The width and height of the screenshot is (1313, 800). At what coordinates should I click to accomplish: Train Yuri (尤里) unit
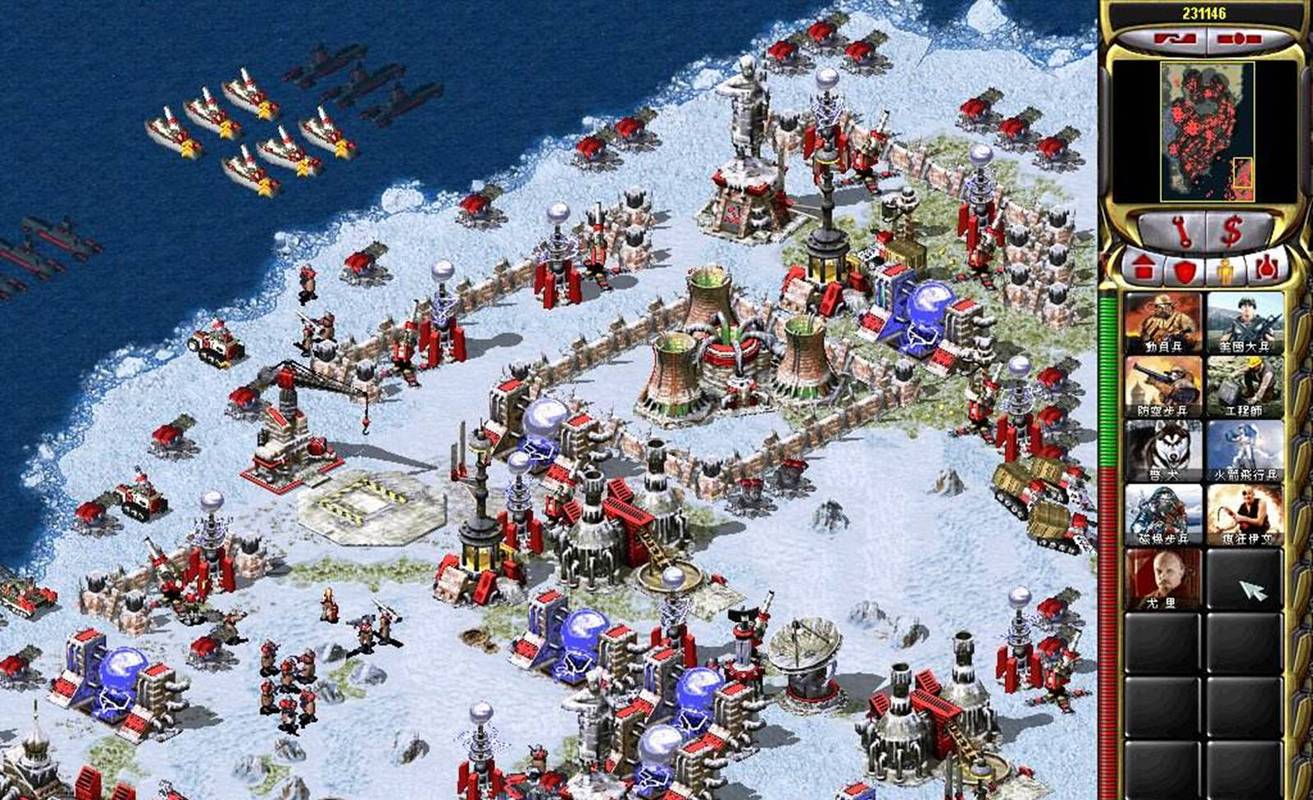(x=1163, y=578)
